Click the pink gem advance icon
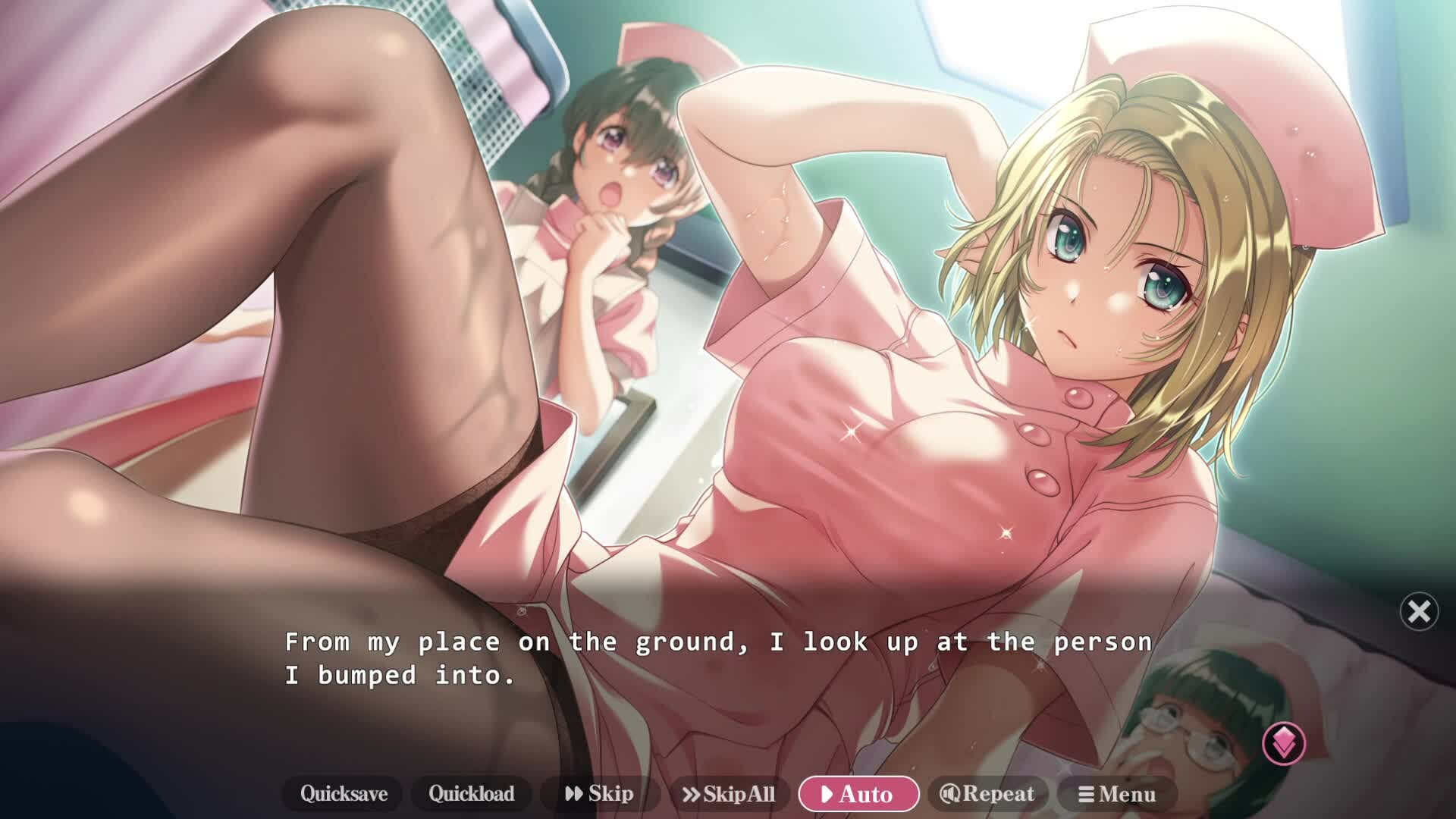Image resolution: width=1456 pixels, height=819 pixels. (x=1284, y=742)
